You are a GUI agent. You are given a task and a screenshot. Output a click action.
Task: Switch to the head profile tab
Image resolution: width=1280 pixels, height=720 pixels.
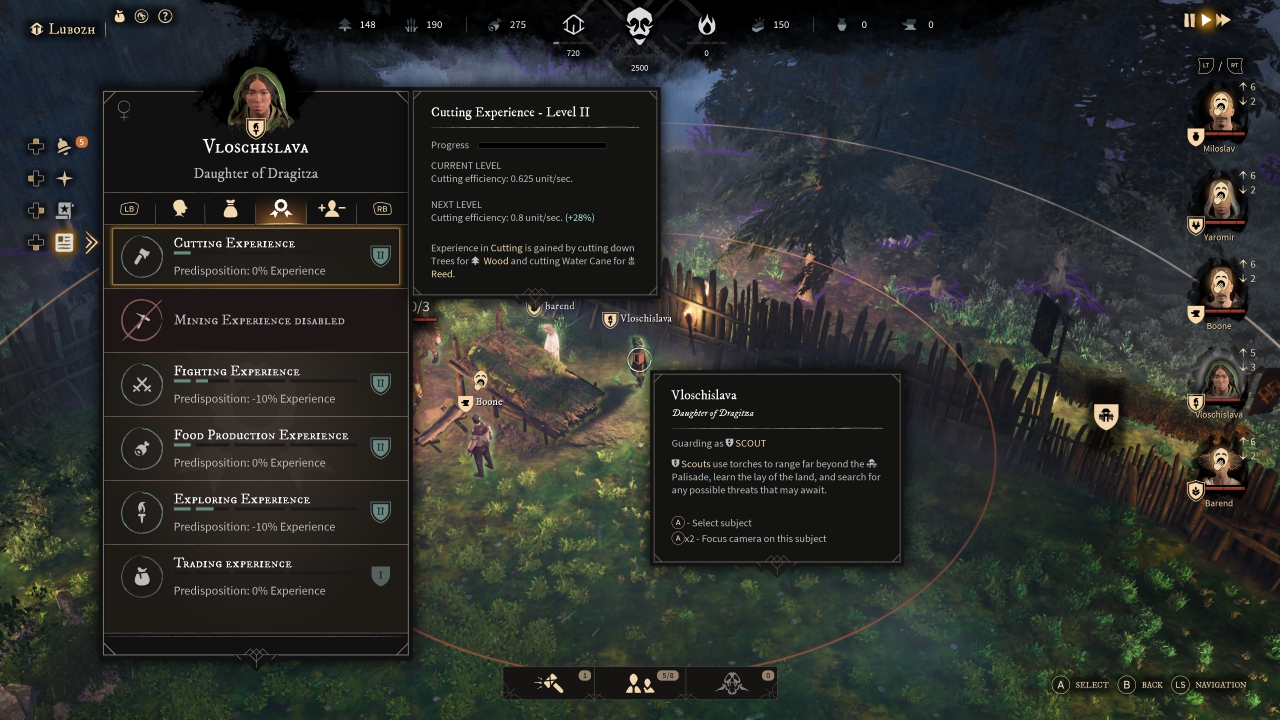pos(180,209)
